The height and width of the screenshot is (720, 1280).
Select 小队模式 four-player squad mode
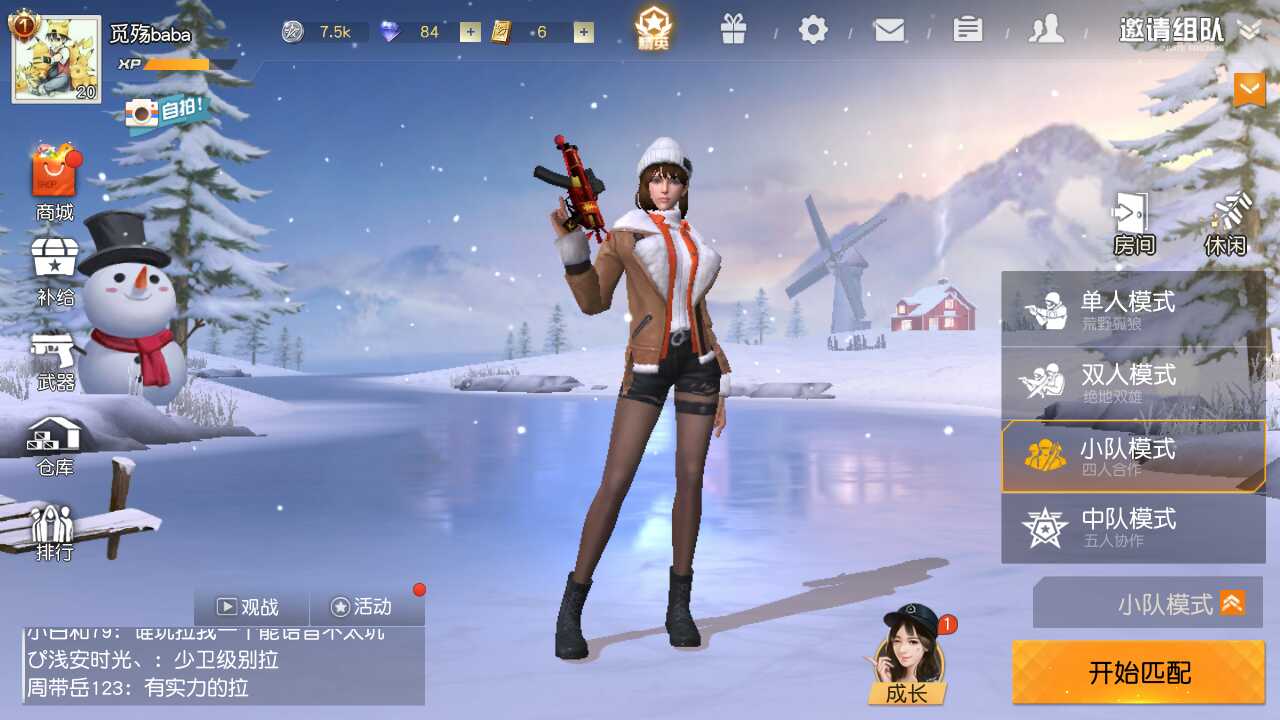[x=1133, y=456]
